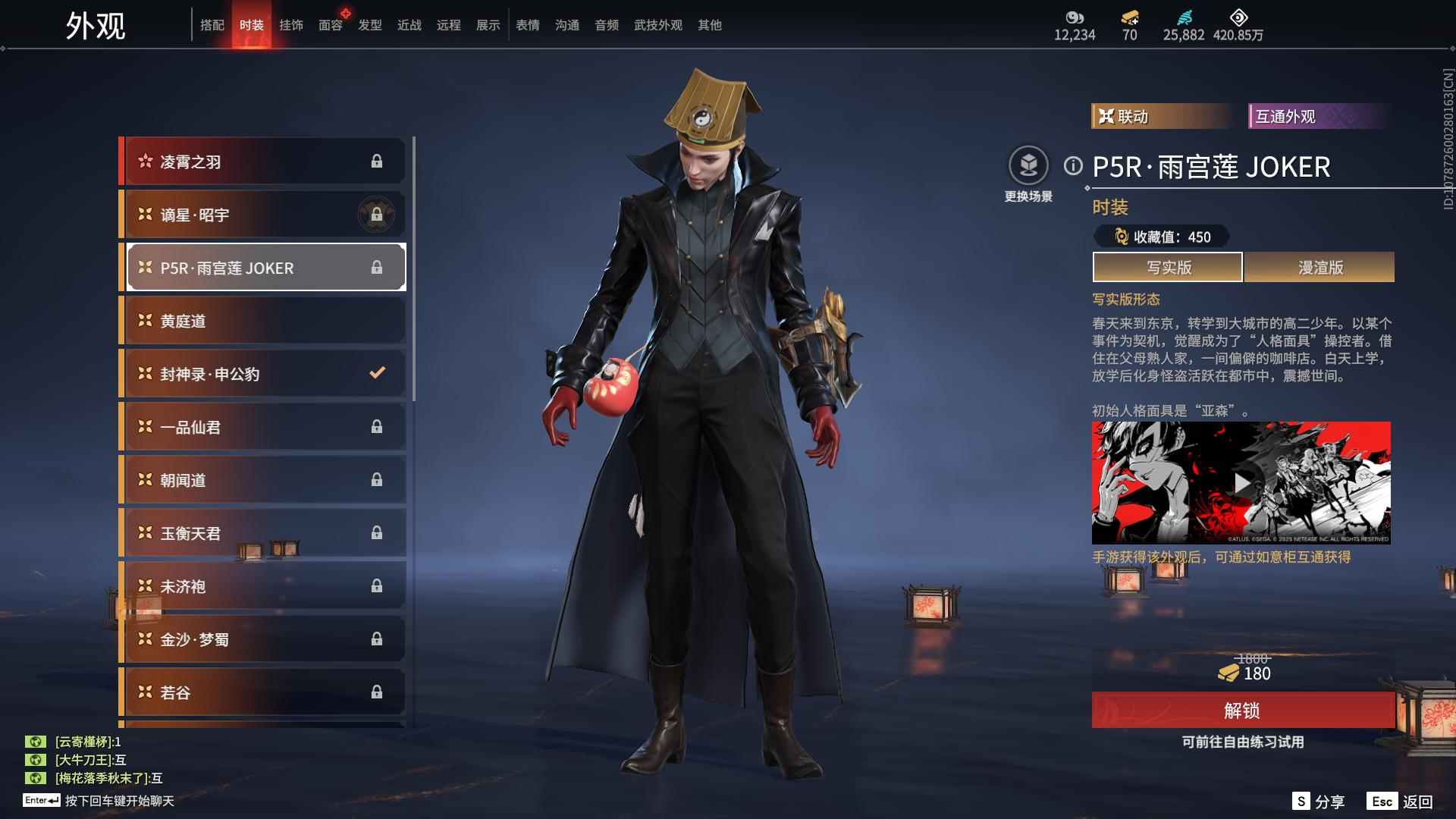Viewport: 1456px width, 819px height.
Task: Open the 发型 hairstyle tab
Action: 370,25
